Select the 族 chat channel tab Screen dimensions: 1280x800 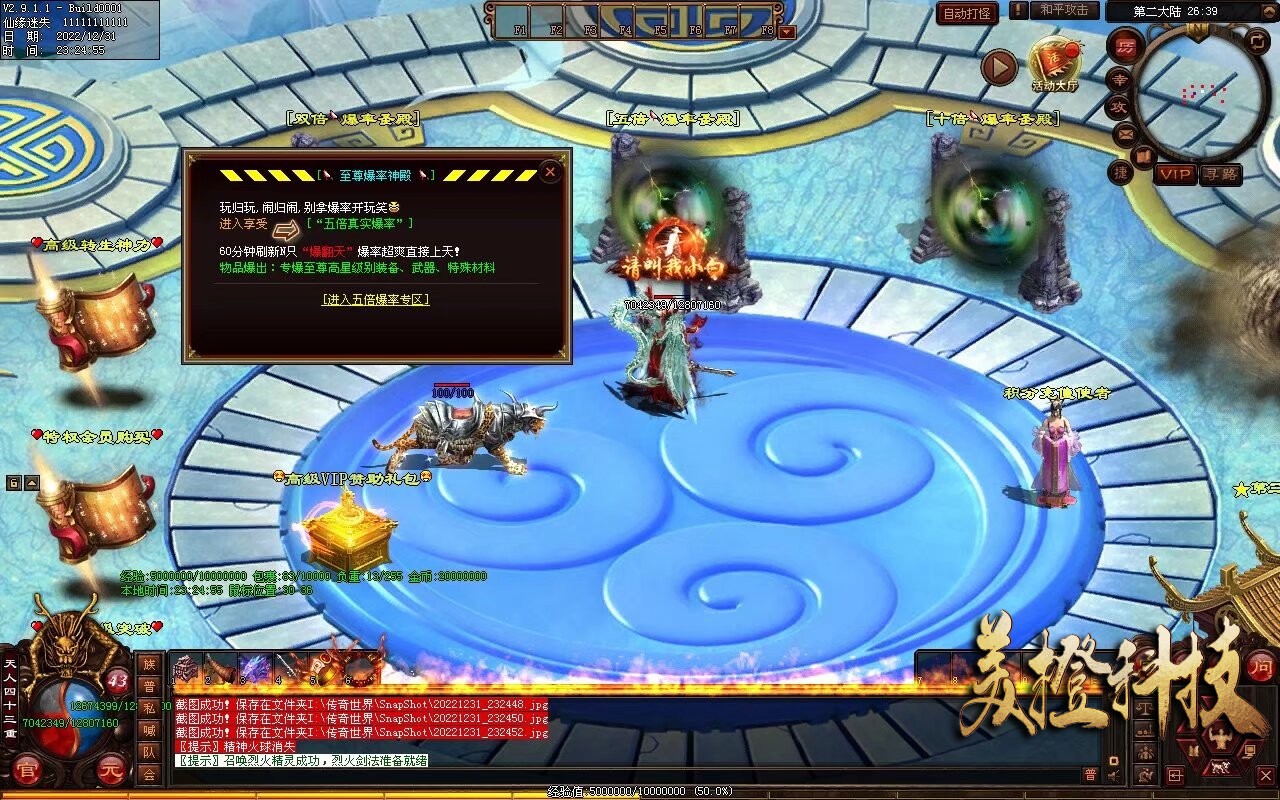[149, 664]
